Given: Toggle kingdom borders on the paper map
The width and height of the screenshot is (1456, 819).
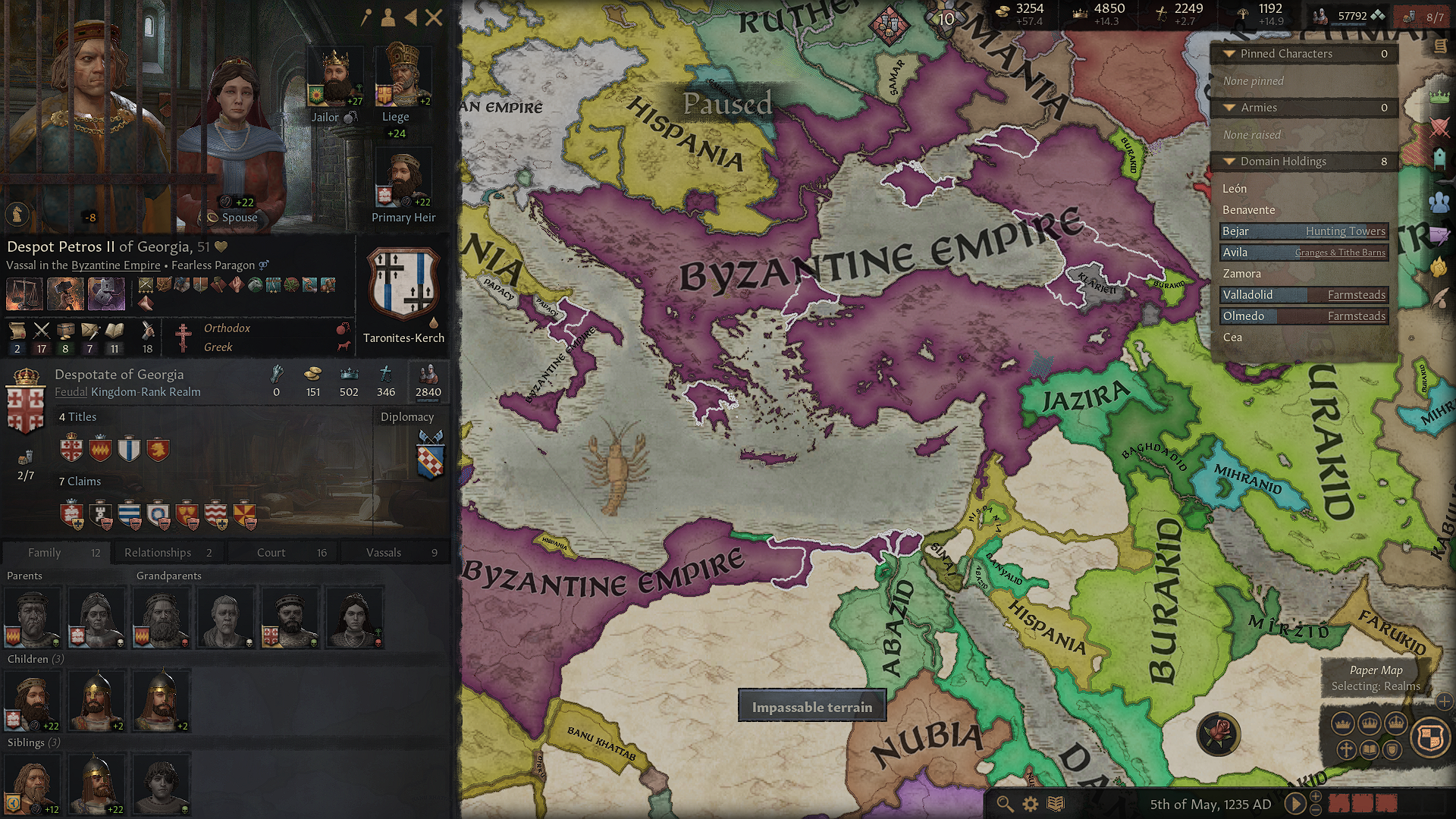Looking at the screenshot, I should click(1370, 723).
